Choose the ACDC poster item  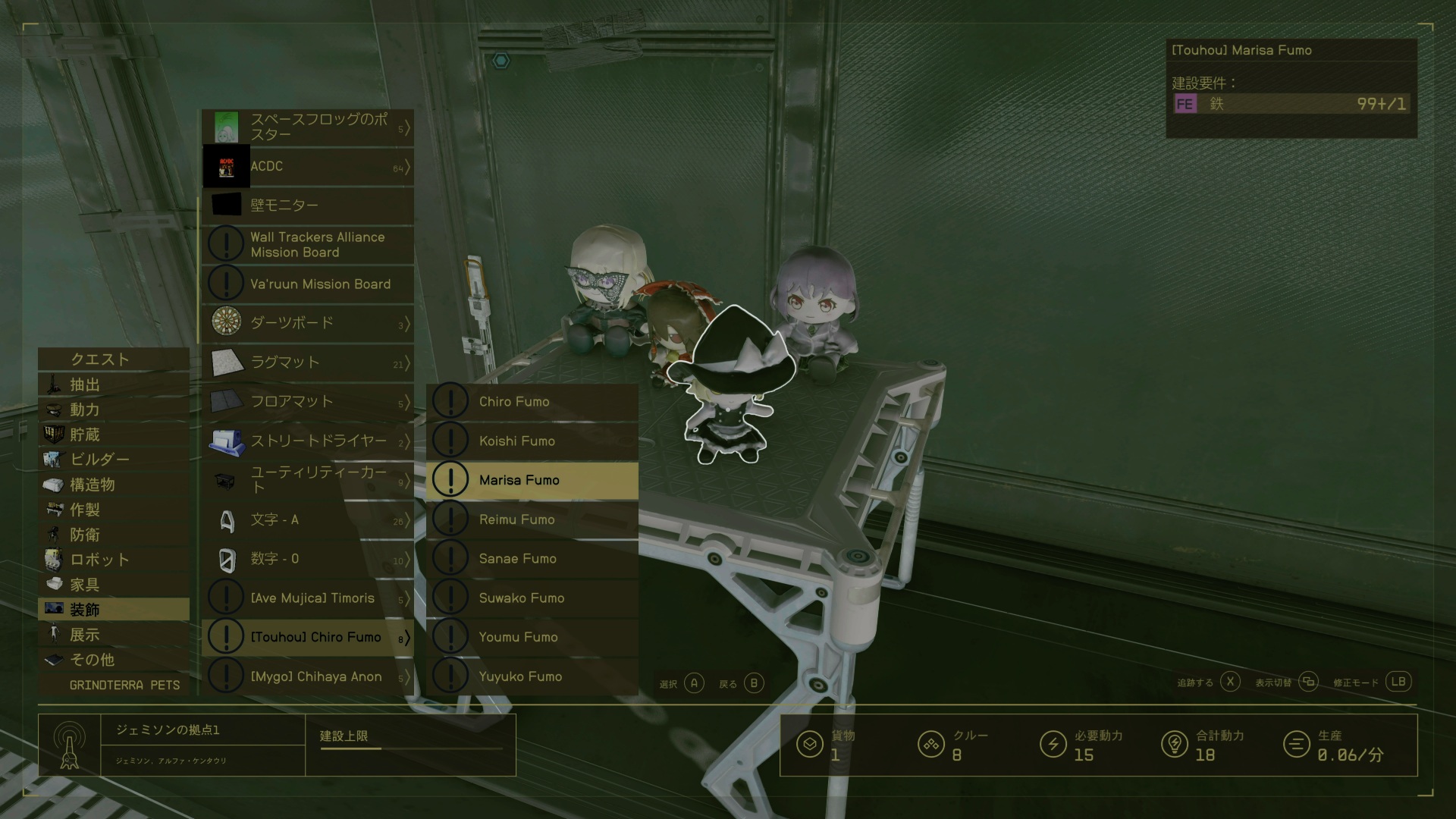point(308,166)
